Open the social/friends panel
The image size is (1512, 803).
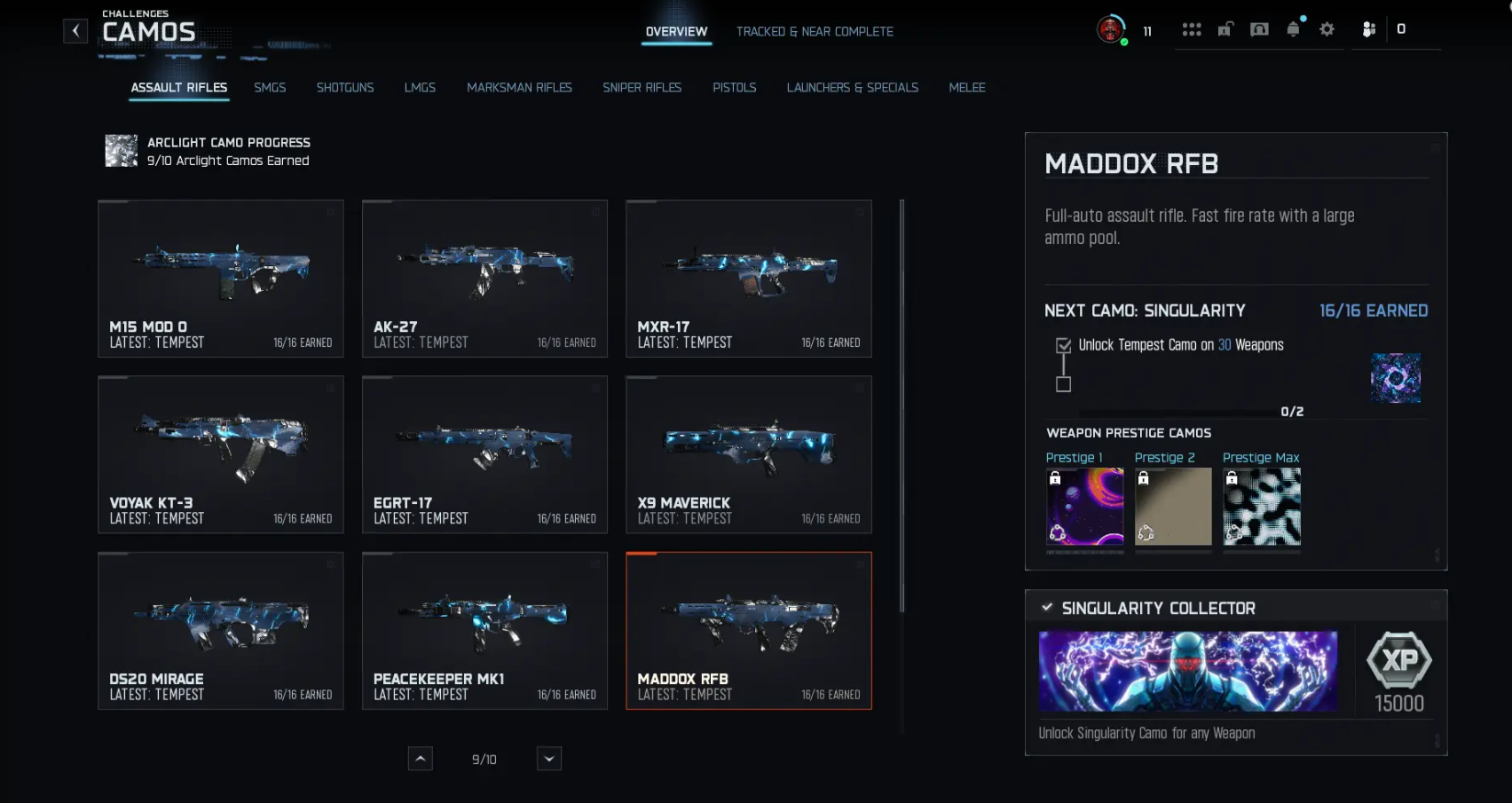[1368, 28]
